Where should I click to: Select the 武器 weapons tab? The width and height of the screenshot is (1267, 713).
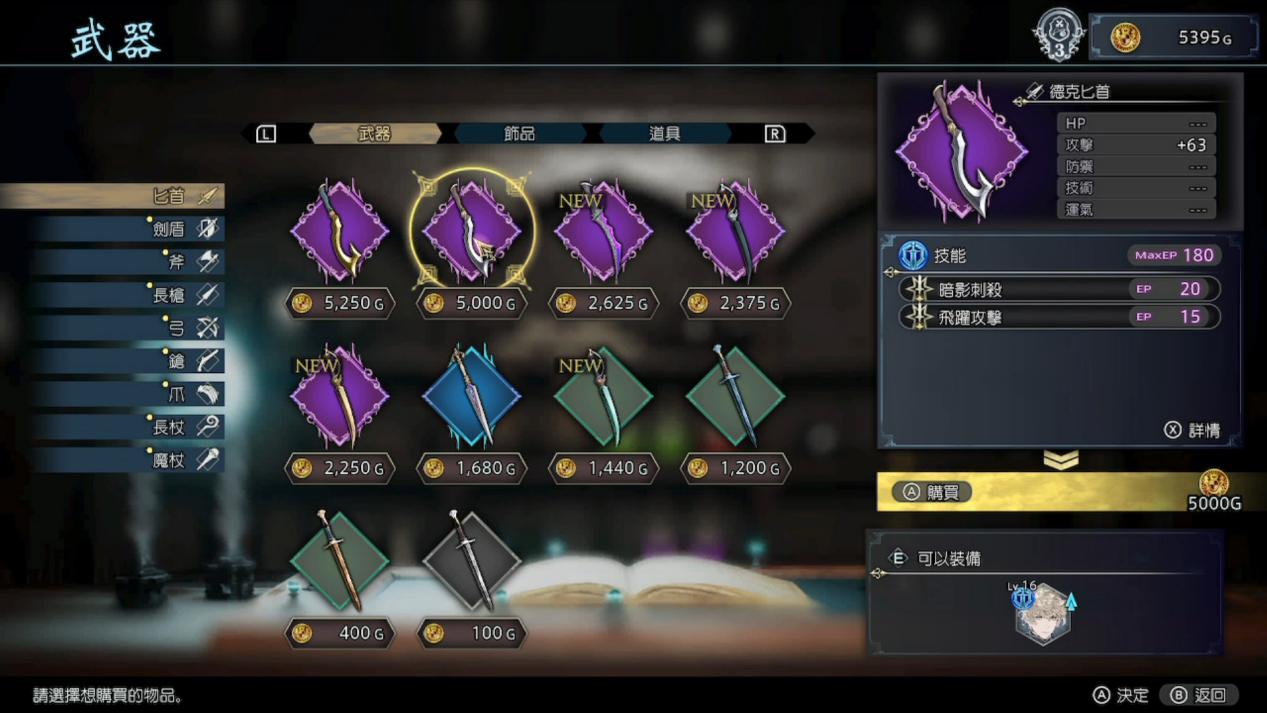[x=374, y=133]
